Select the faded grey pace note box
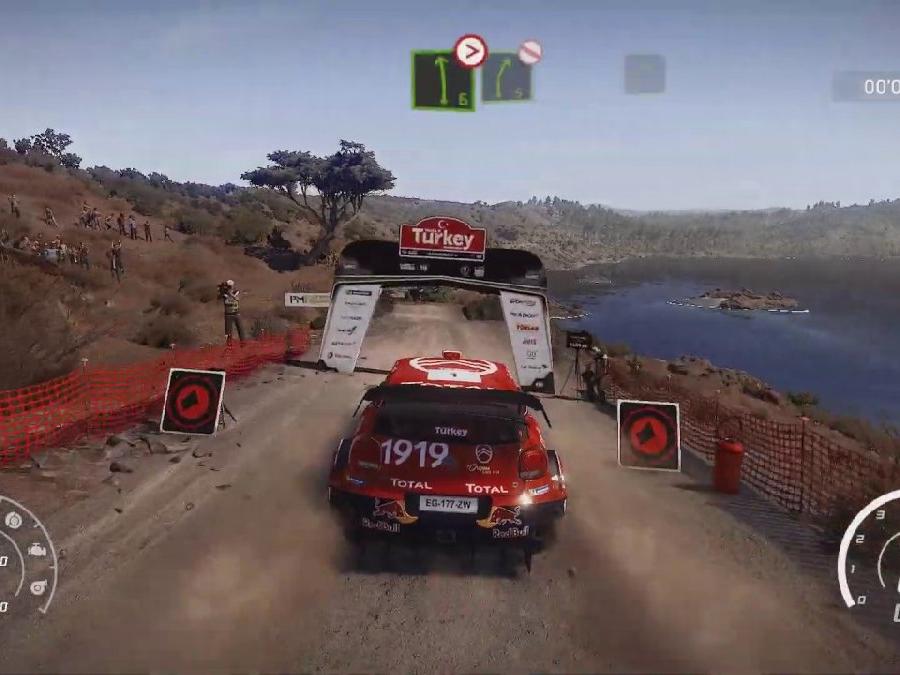Image resolution: width=900 pixels, height=675 pixels. 645,74
